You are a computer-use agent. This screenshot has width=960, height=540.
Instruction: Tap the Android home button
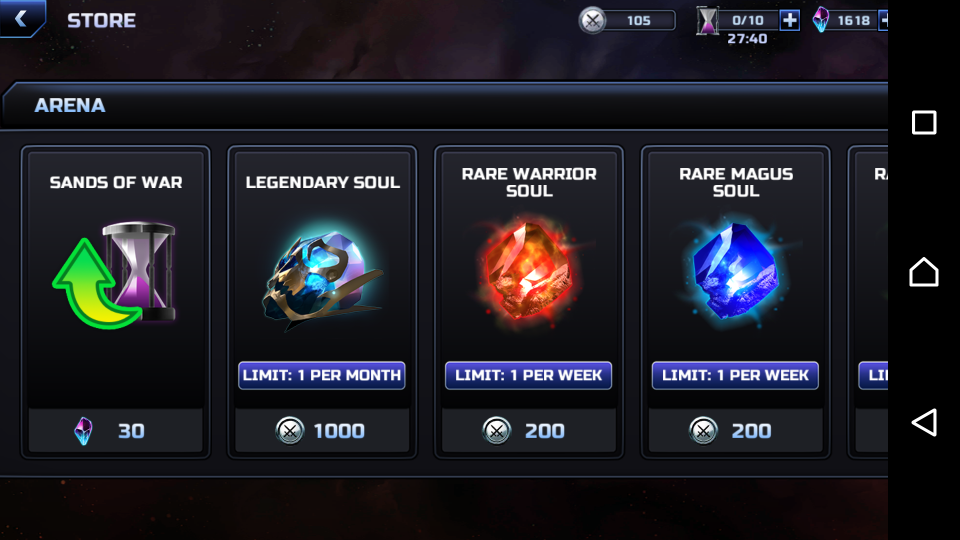(924, 272)
